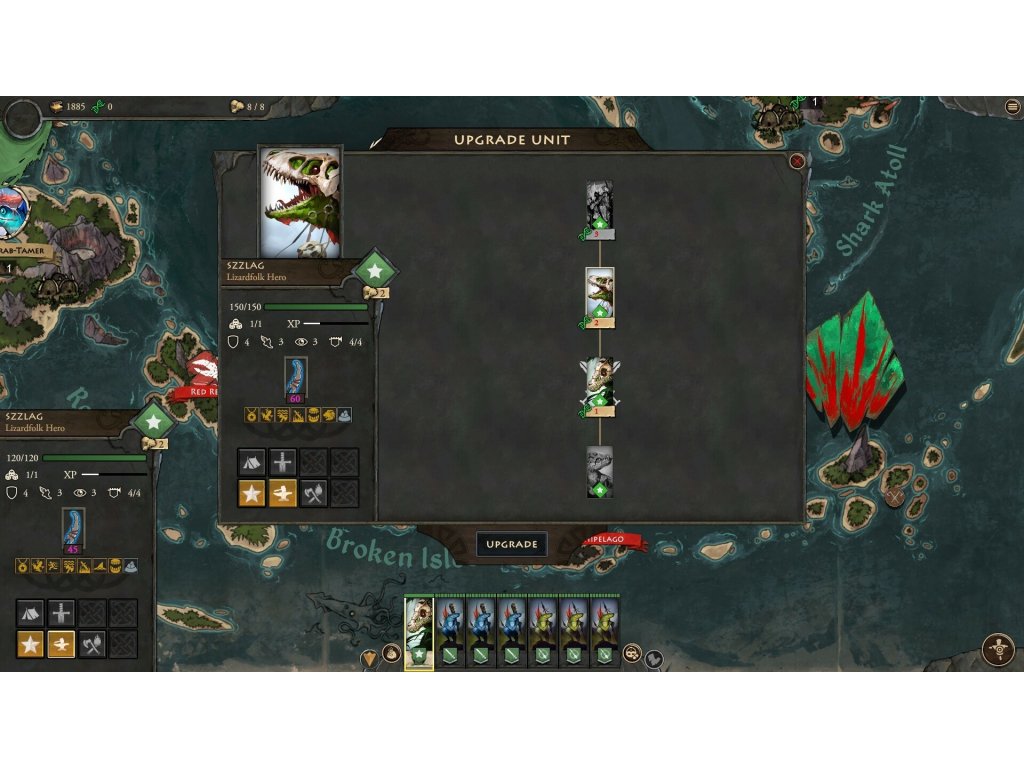Select the top upgrade costing 3
Viewport: 1024px width, 768px height.
click(599, 208)
